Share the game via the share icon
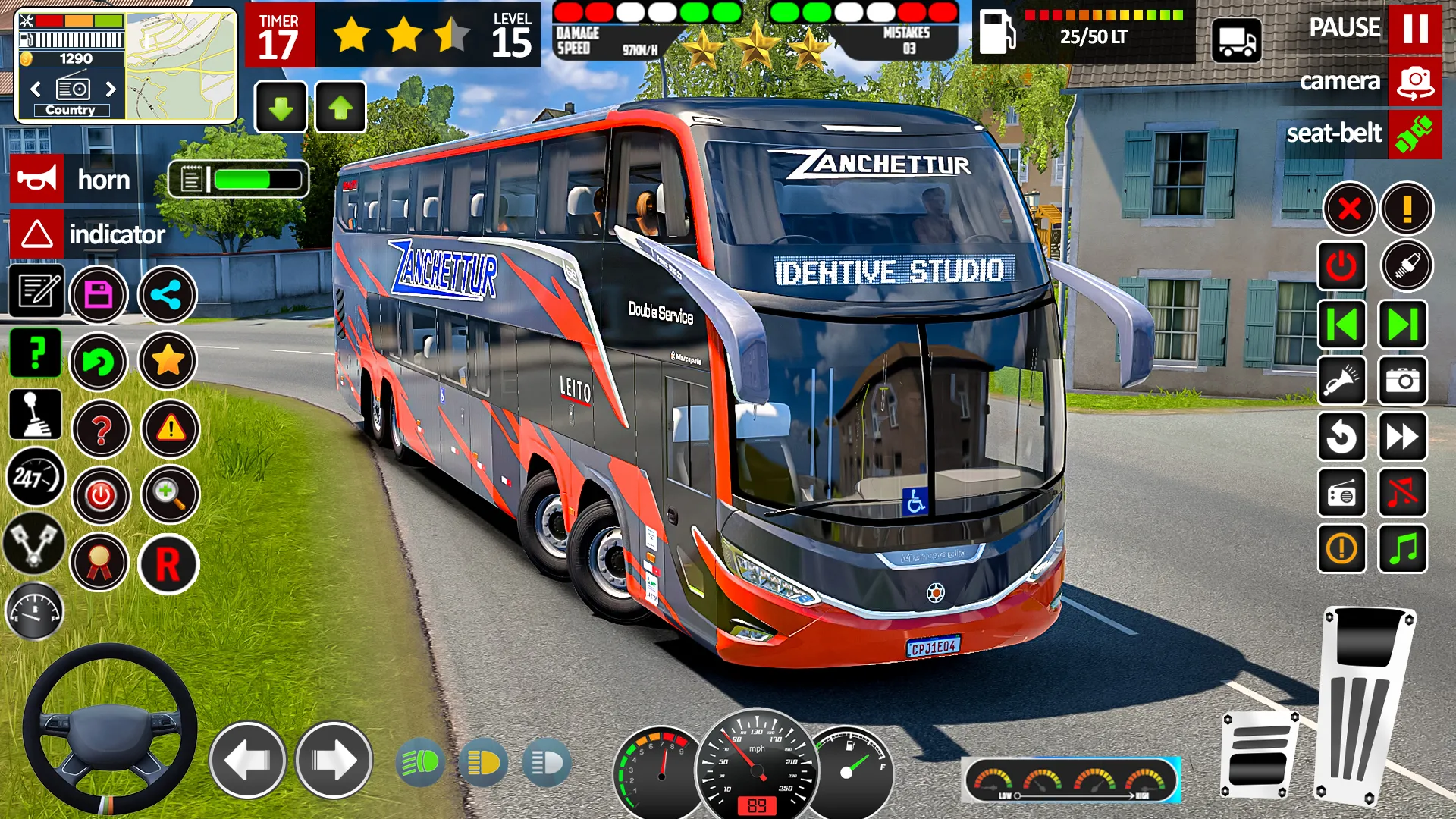This screenshot has height=819, width=1456. point(168,296)
